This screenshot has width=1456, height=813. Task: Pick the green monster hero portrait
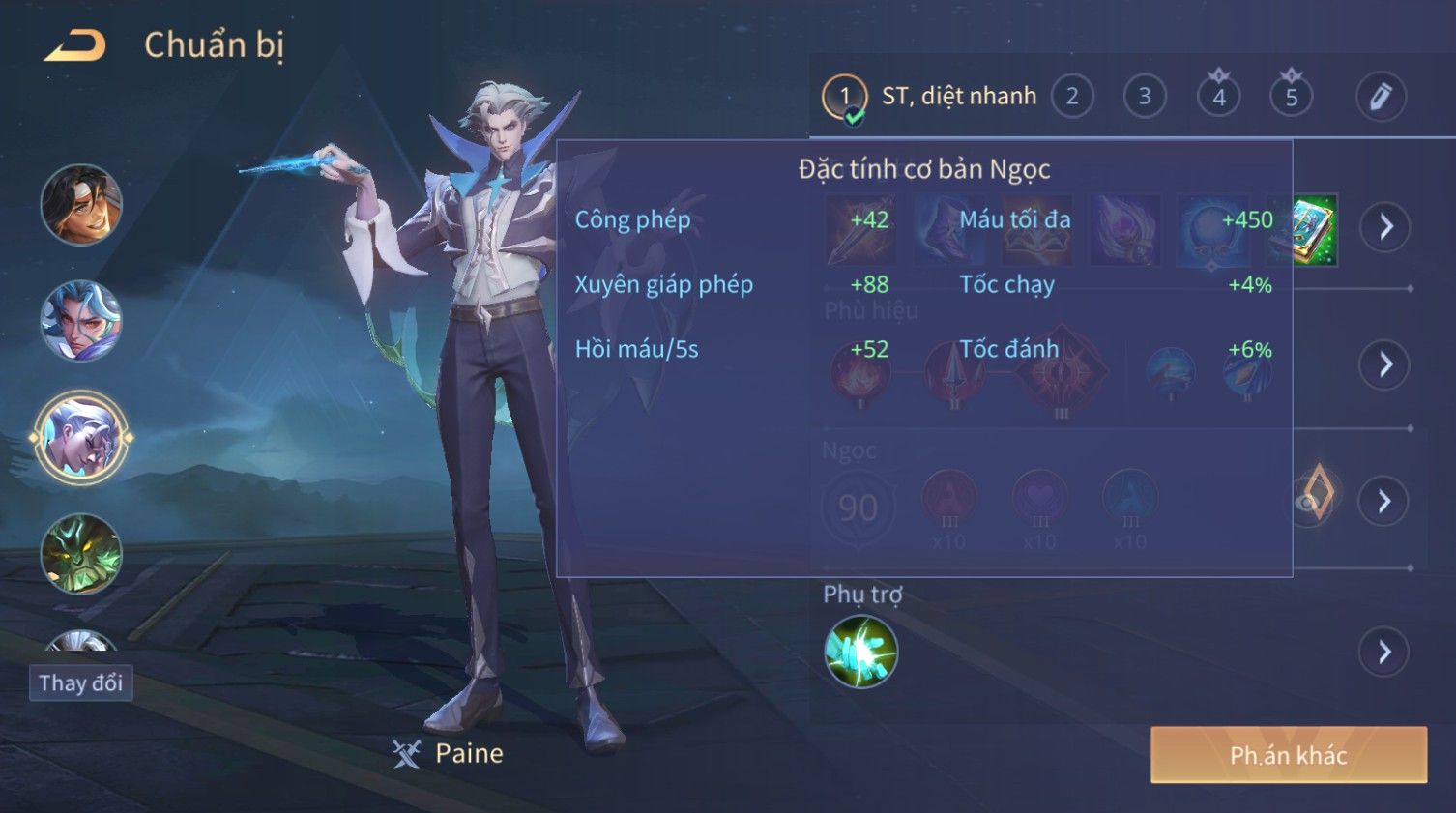(x=81, y=553)
